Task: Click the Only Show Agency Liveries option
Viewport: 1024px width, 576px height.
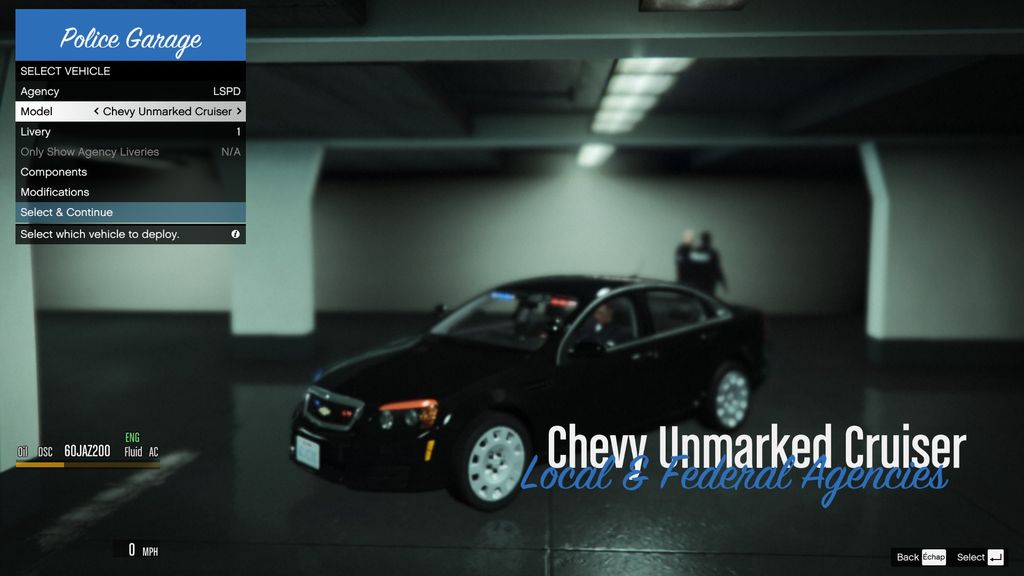Action: [130, 152]
